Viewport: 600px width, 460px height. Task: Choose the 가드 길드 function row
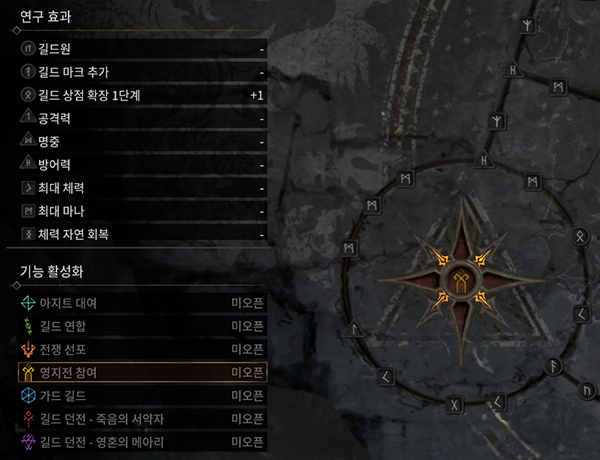pyautogui.click(x=142, y=395)
